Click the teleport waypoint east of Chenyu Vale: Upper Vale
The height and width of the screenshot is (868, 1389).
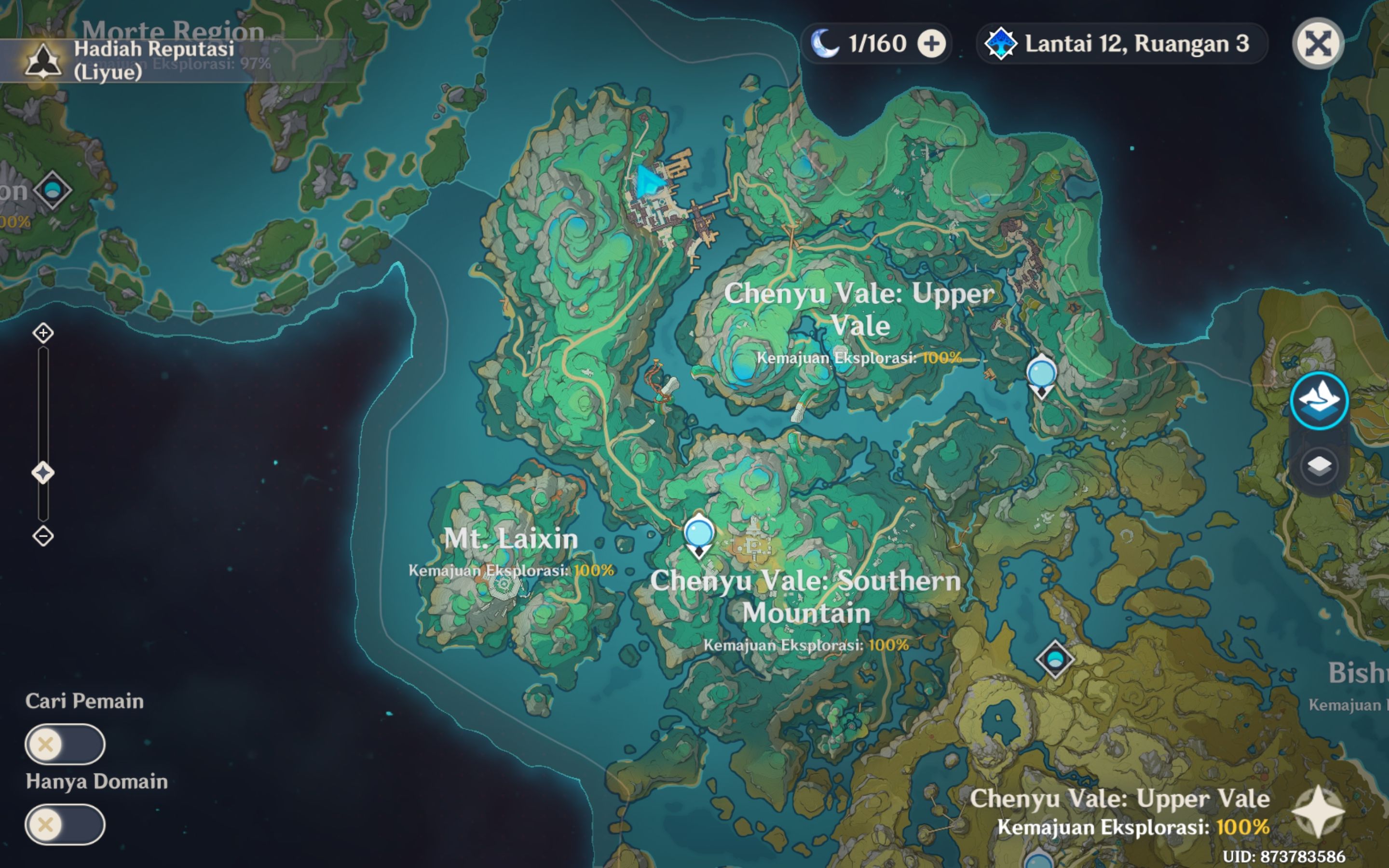(1042, 373)
